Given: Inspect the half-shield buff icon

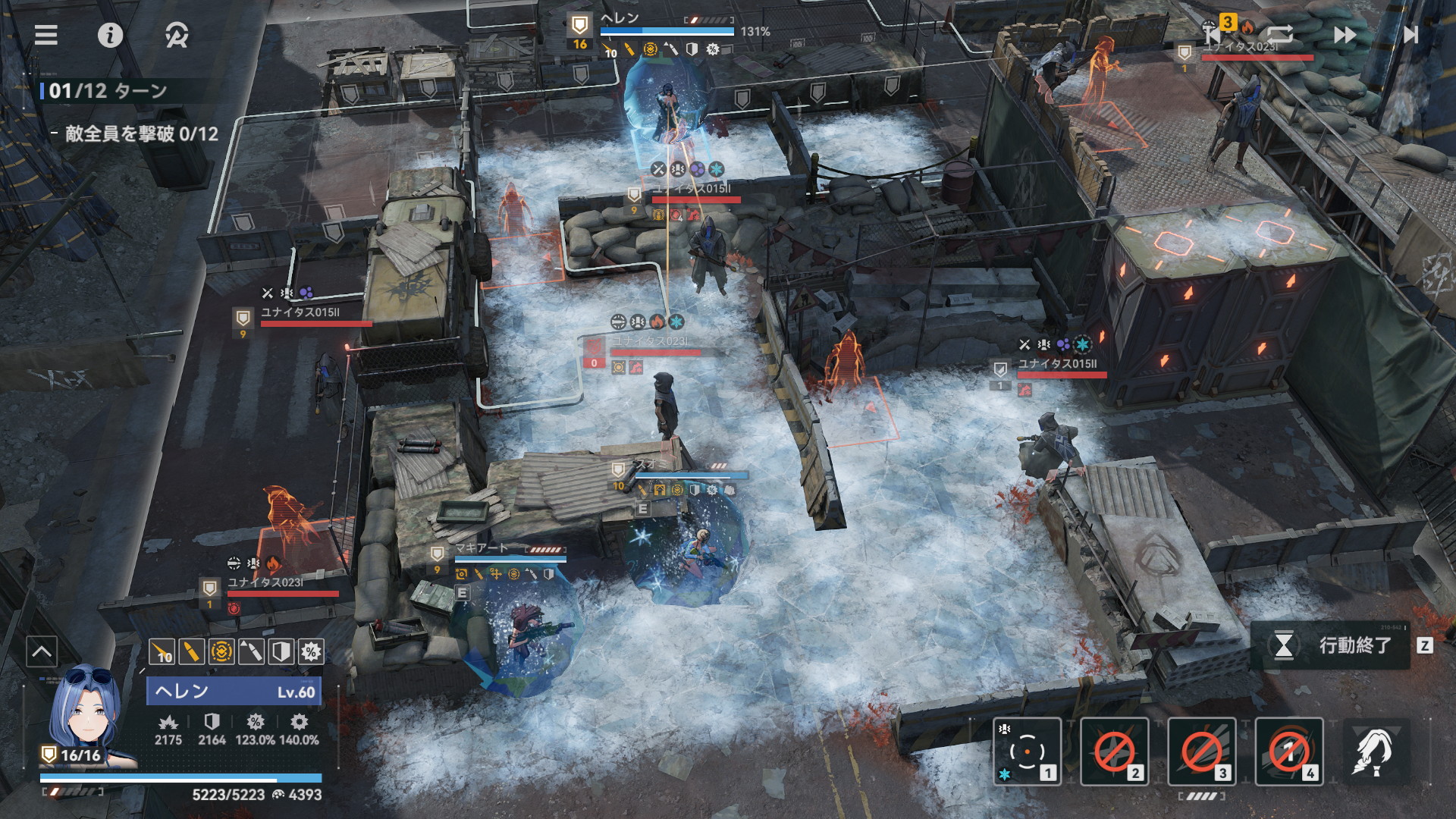Looking at the screenshot, I should pyautogui.click(x=281, y=651).
